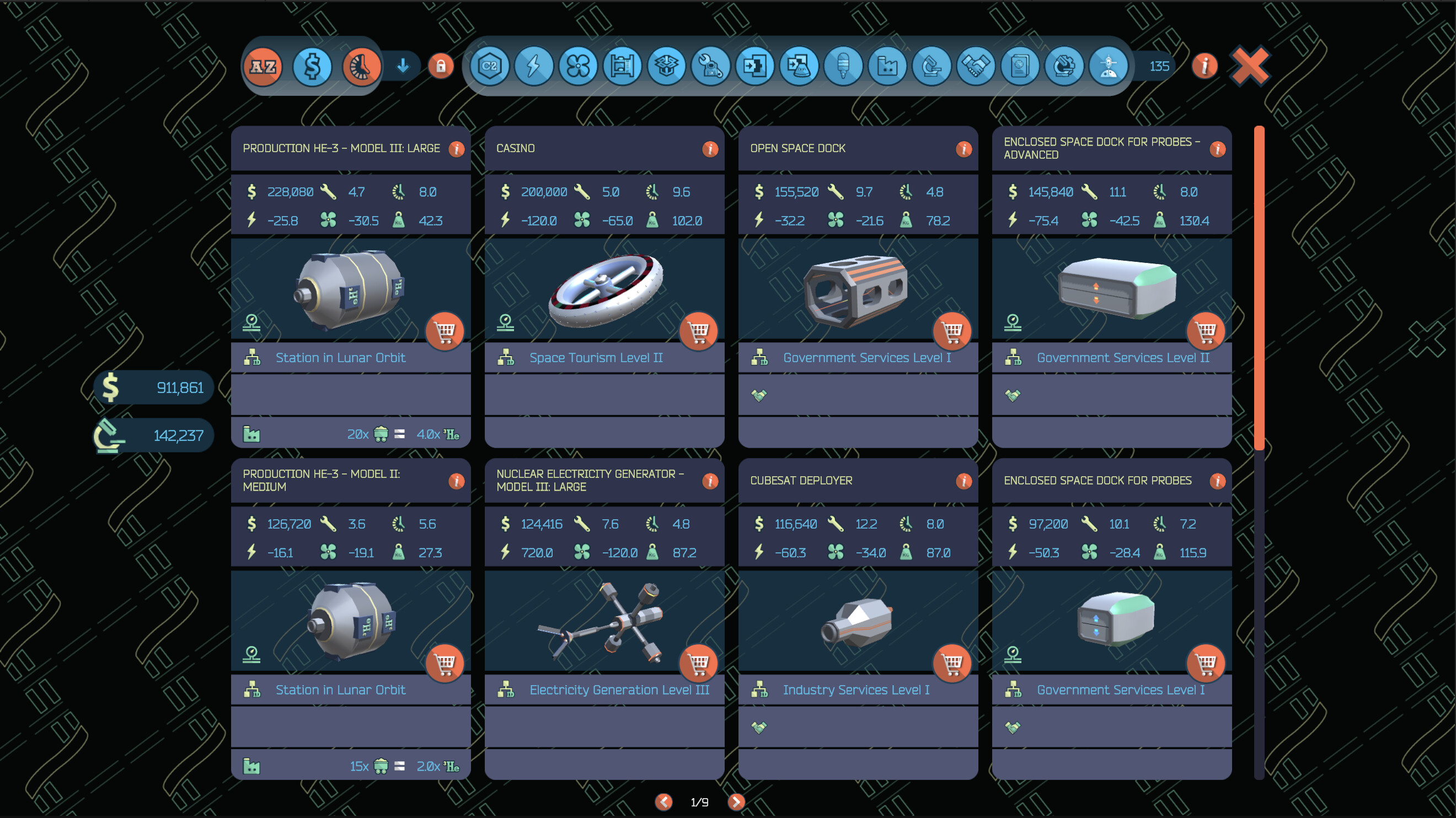Filter by the microscope research category
This screenshot has width=1456, height=818.
pyautogui.click(x=932, y=67)
